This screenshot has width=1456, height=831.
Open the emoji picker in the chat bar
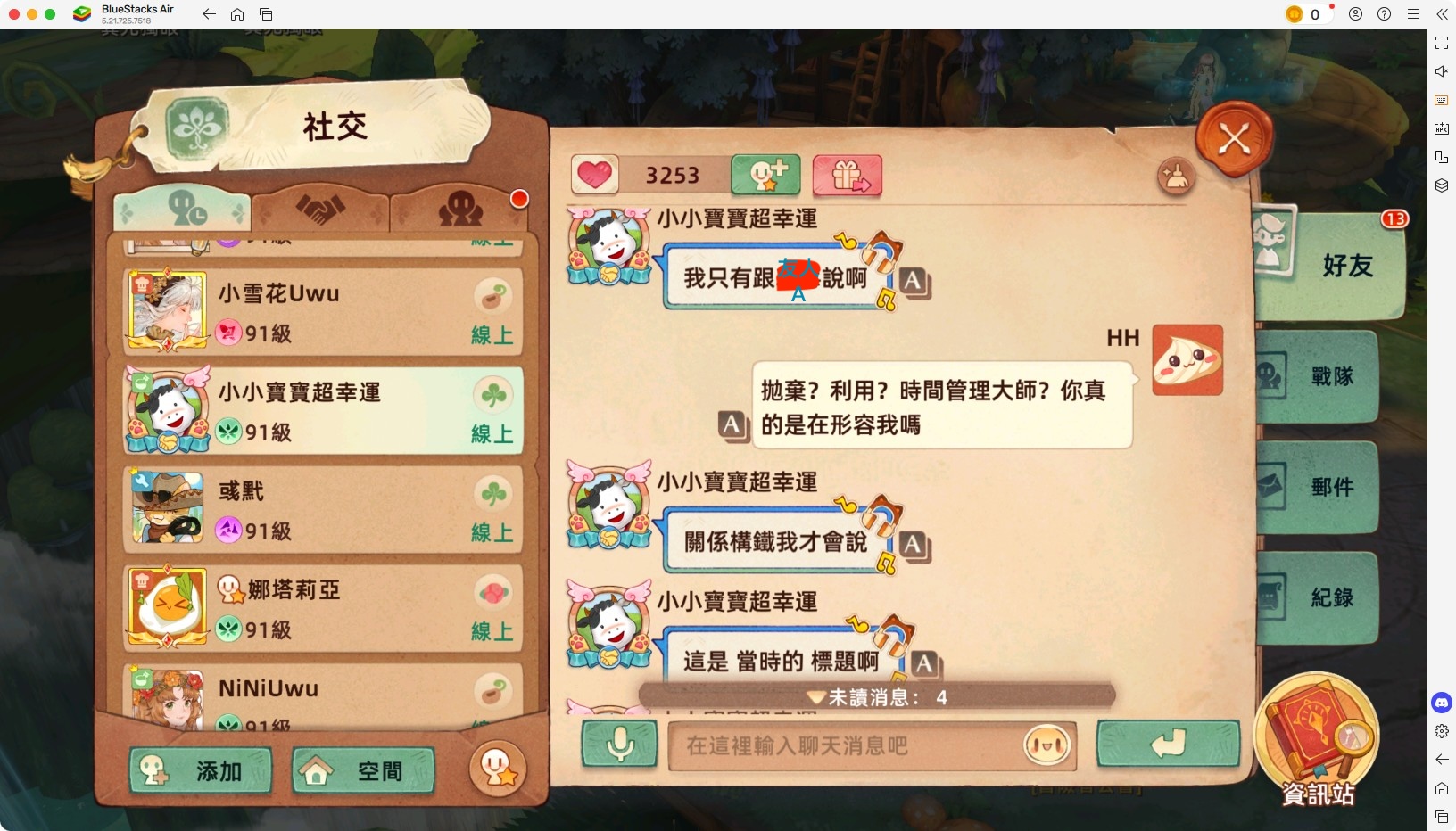pos(1046,746)
